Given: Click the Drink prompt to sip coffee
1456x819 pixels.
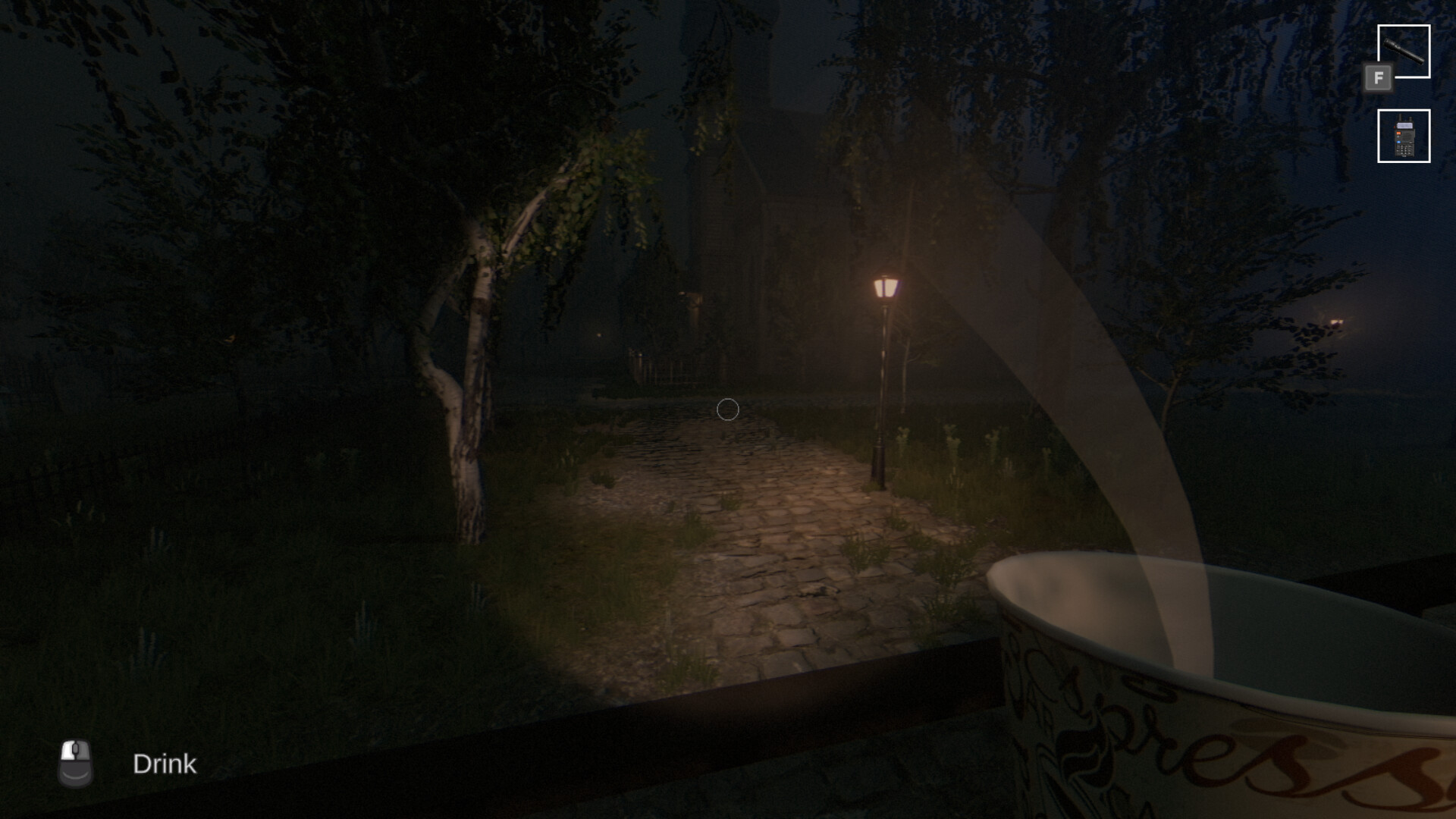Looking at the screenshot, I should pyautogui.click(x=165, y=764).
